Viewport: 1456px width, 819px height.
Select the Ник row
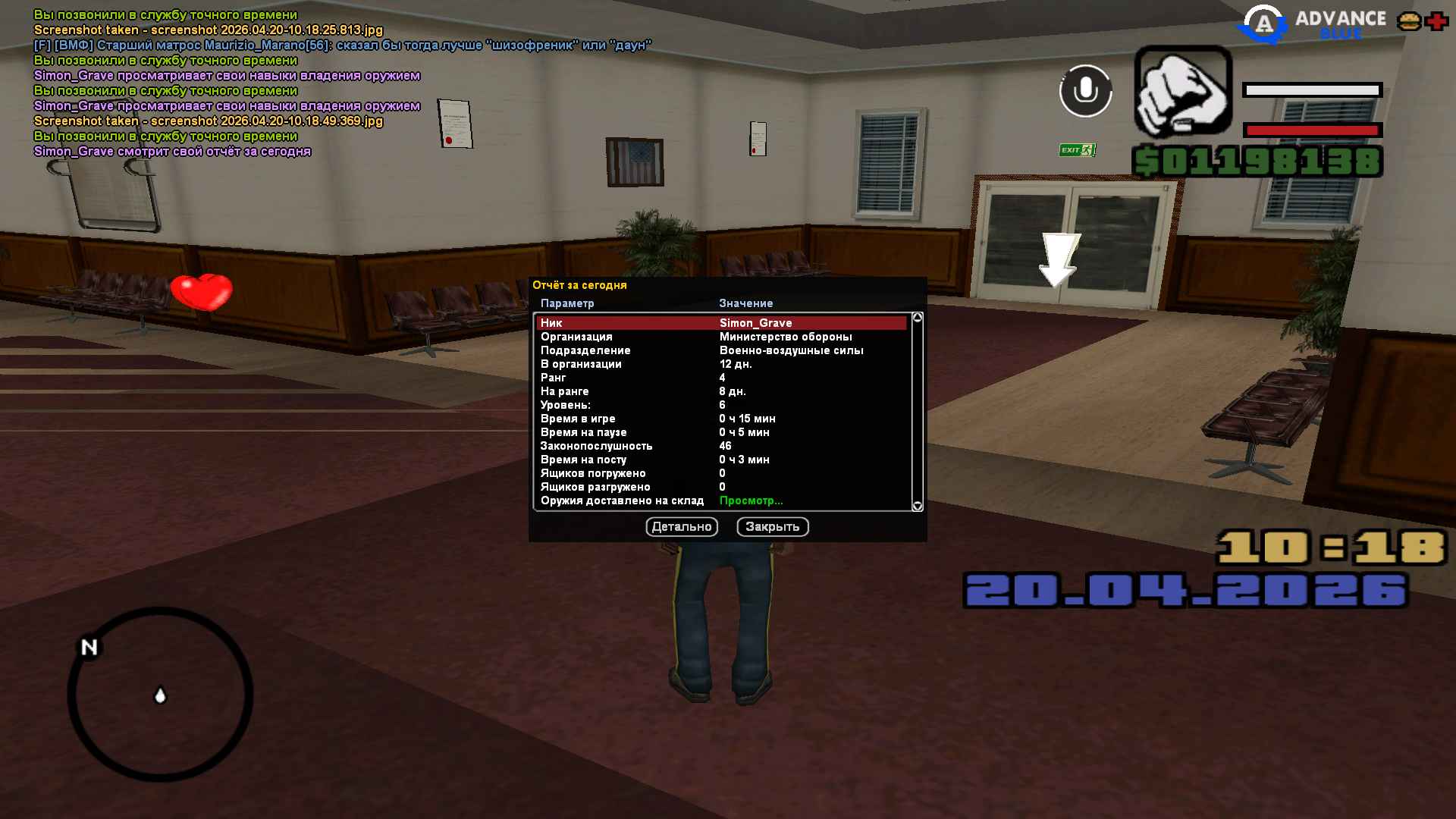point(720,323)
